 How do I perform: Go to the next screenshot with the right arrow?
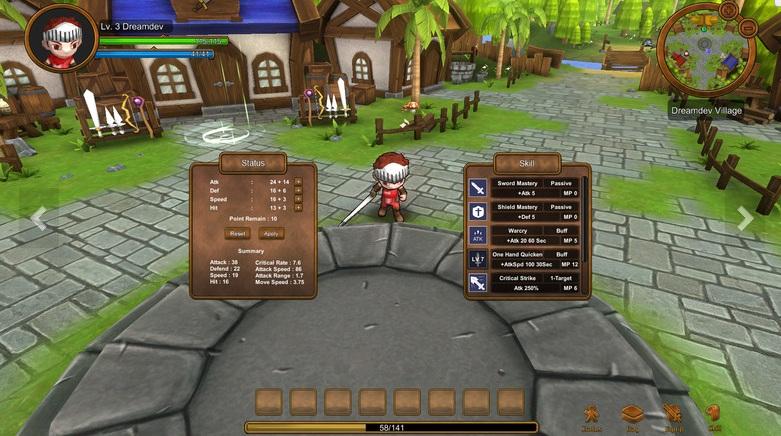745,219
